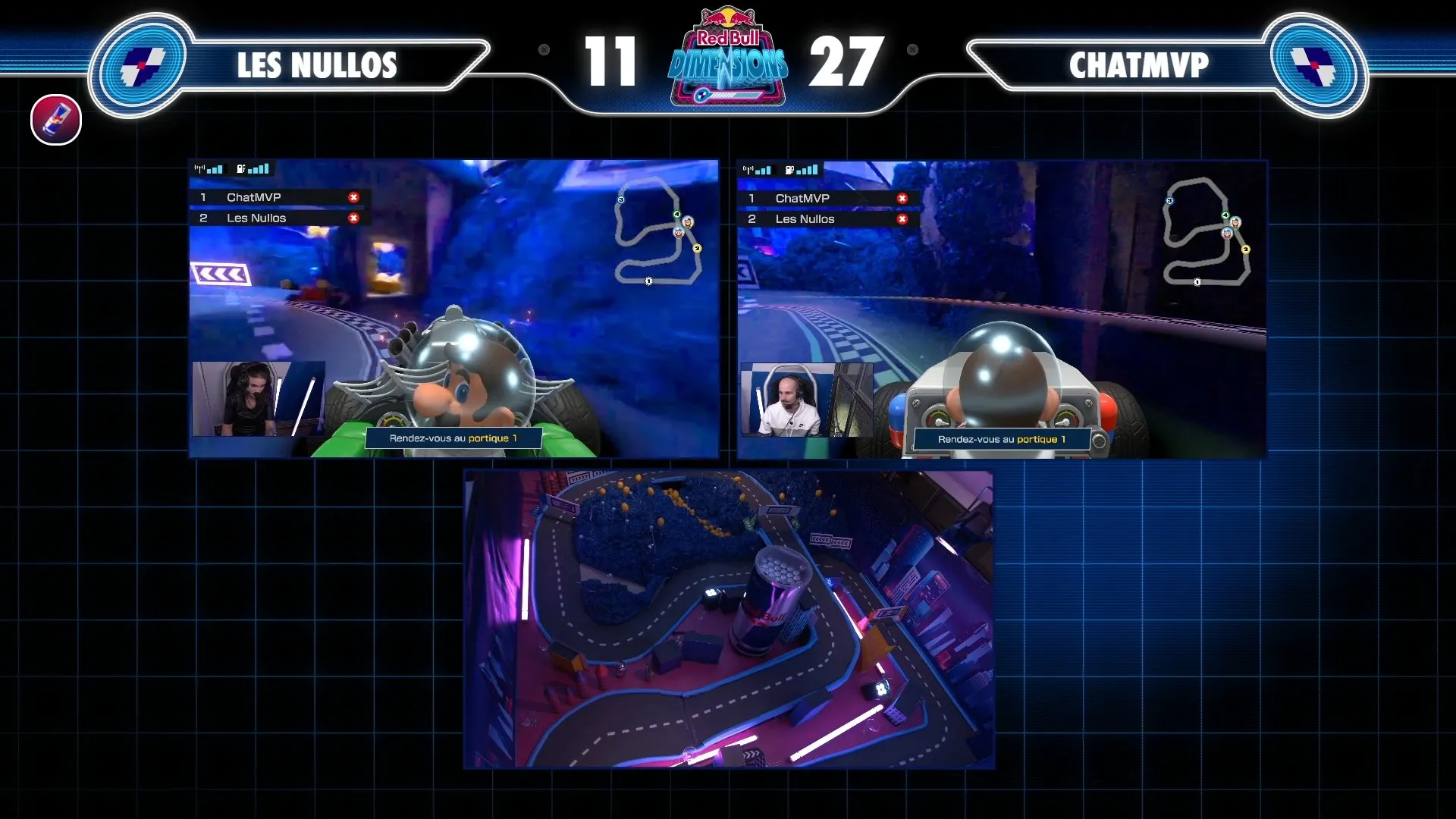1456x819 pixels.
Task: Open the track minimap in the Mii driver's view
Action: 1206,232
